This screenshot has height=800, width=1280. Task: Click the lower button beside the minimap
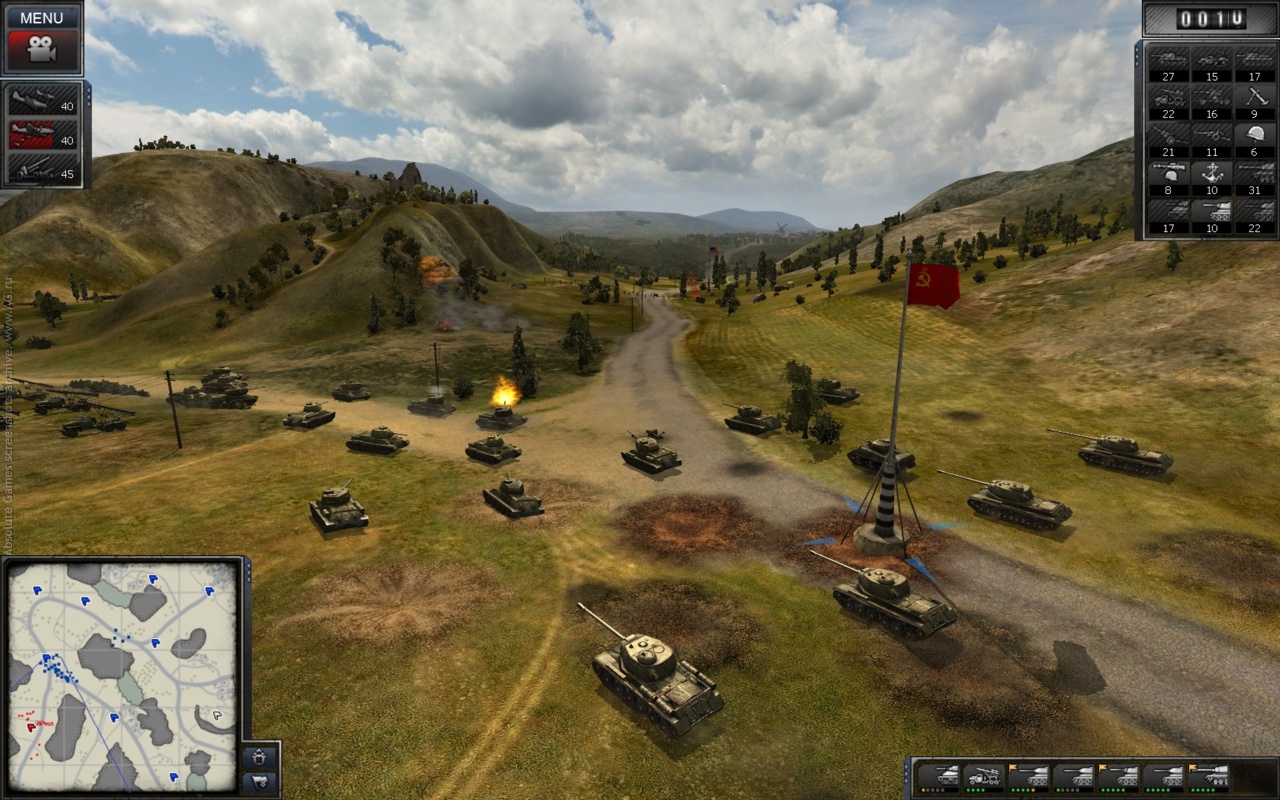click(x=259, y=781)
